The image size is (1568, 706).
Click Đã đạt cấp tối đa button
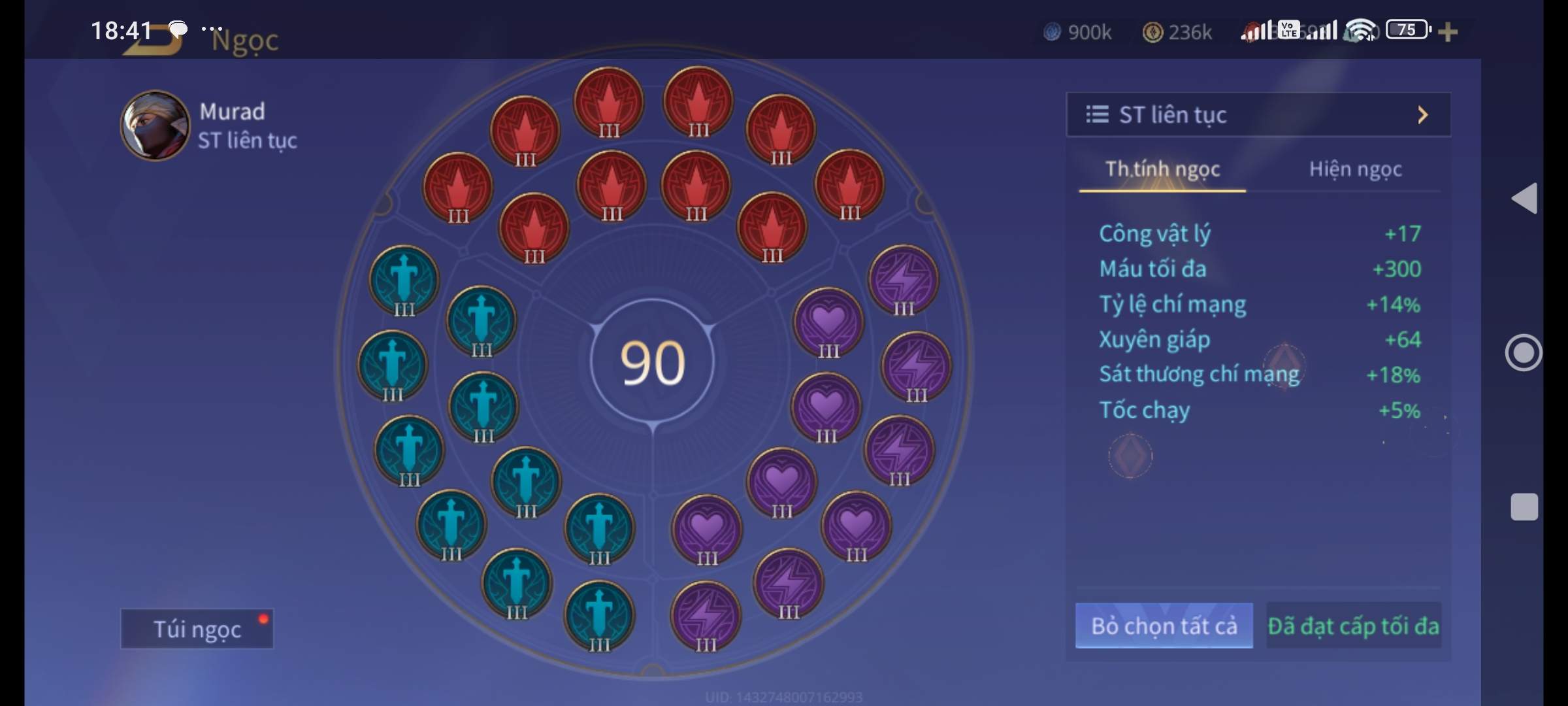pyautogui.click(x=1353, y=626)
